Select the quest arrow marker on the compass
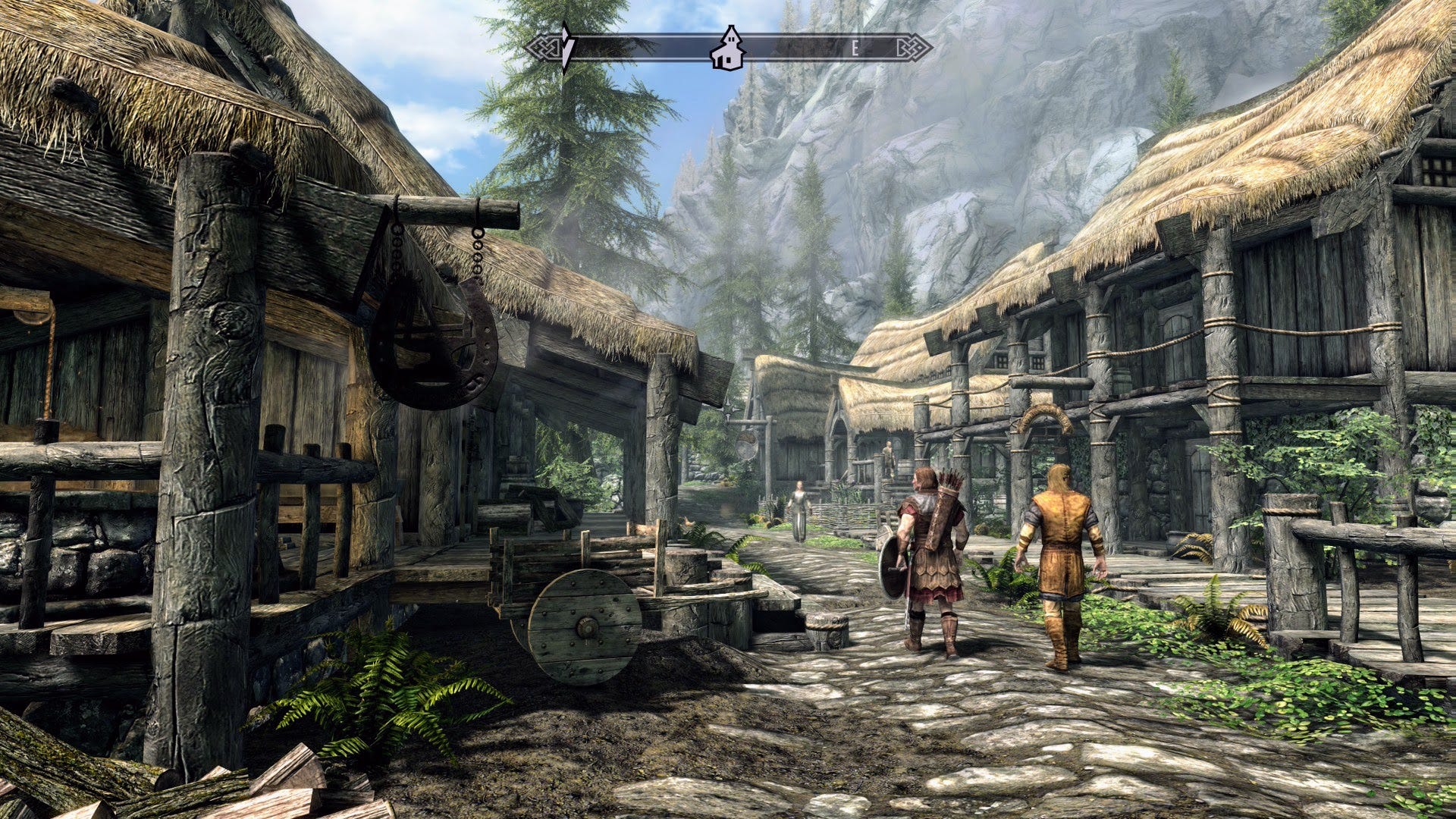The height and width of the screenshot is (819, 1456). point(566,48)
